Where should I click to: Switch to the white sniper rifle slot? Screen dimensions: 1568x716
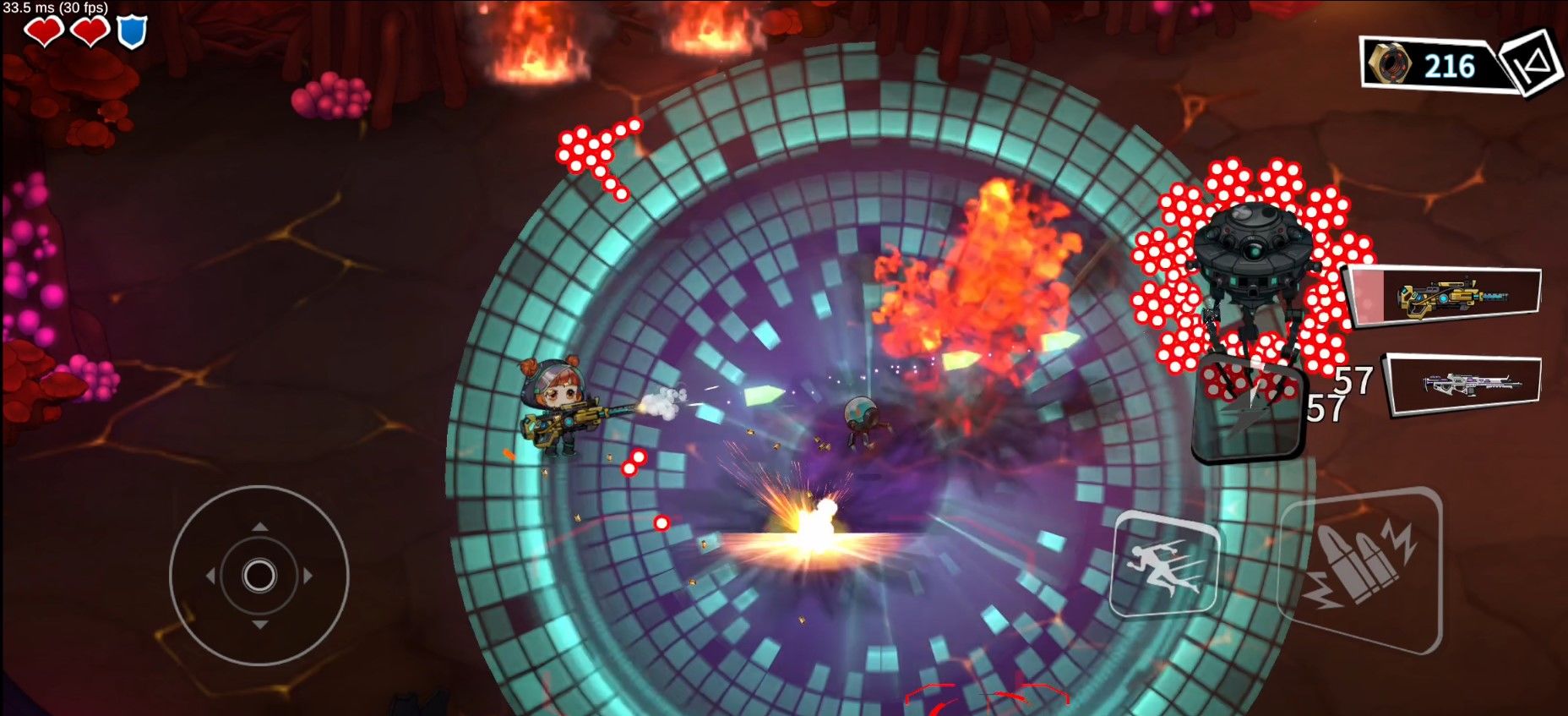1466,385
